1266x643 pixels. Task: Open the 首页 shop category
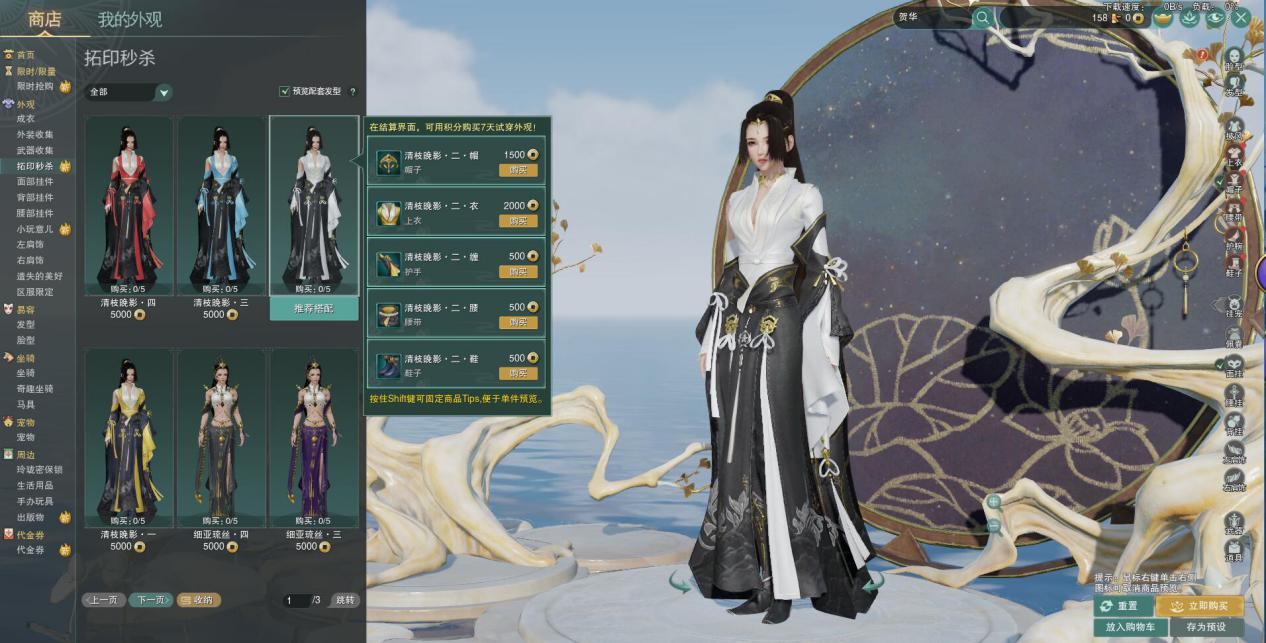pyautogui.click(x=25, y=55)
